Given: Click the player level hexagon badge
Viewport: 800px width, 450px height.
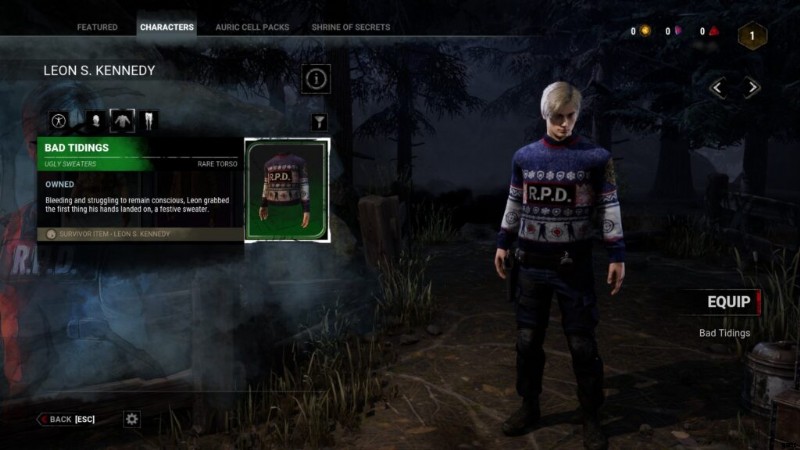Looking at the screenshot, I should pos(752,36).
